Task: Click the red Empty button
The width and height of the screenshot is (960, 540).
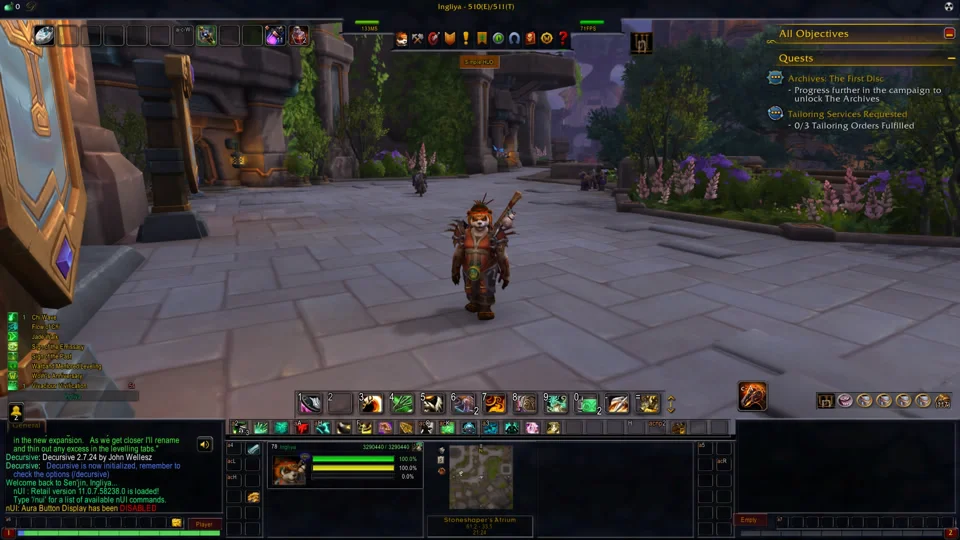Action: 748,520
